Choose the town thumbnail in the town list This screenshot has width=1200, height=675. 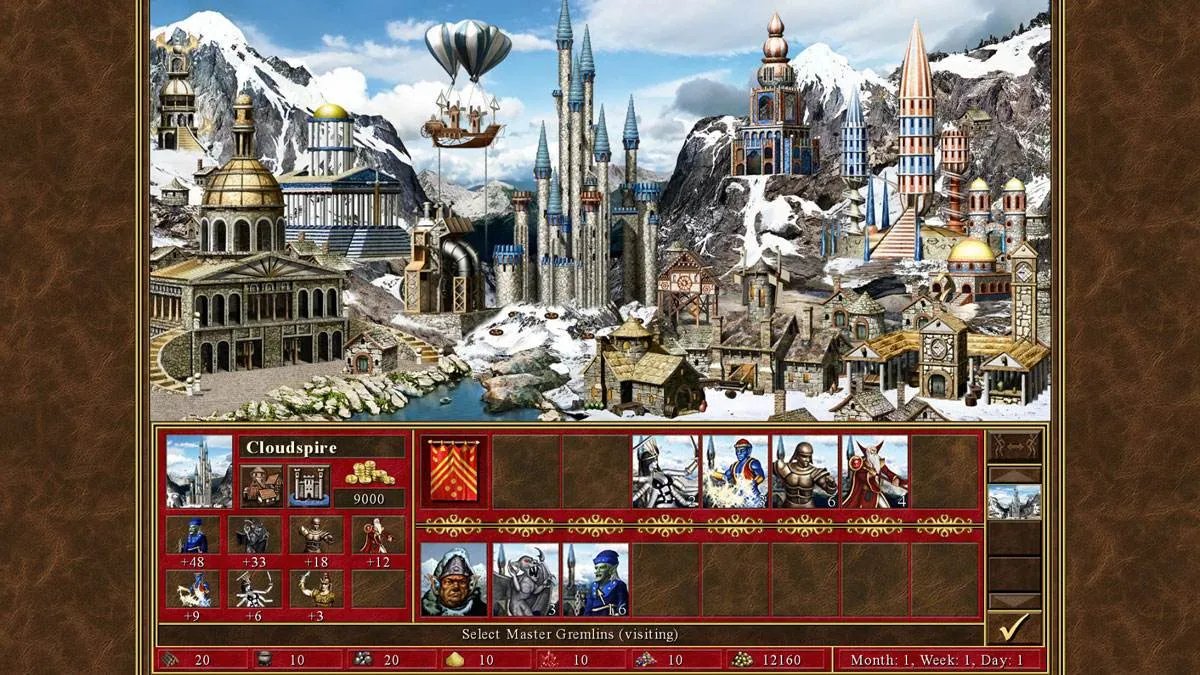coord(1014,502)
